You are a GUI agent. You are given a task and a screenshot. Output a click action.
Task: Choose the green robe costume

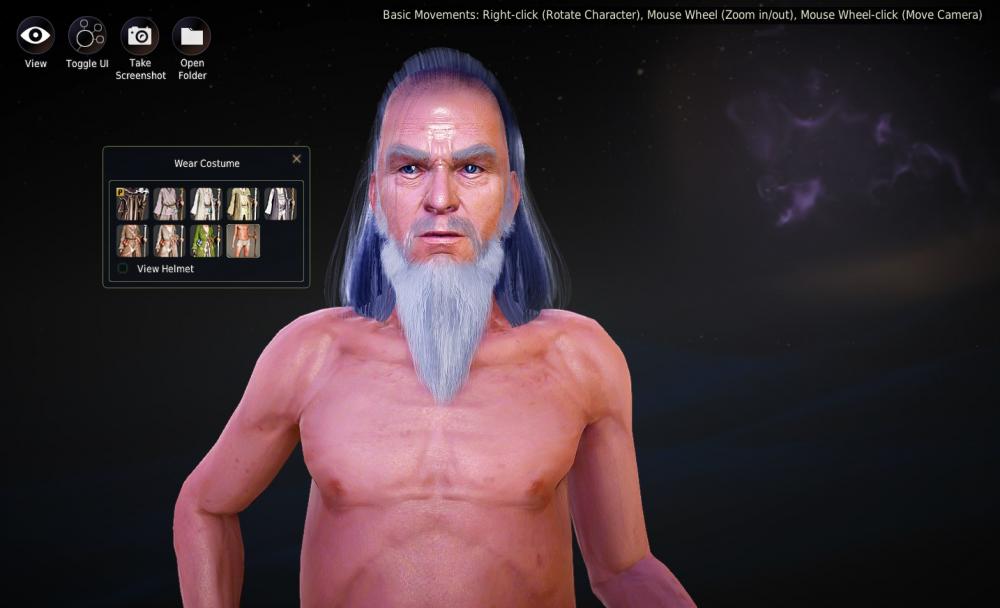click(x=206, y=241)
